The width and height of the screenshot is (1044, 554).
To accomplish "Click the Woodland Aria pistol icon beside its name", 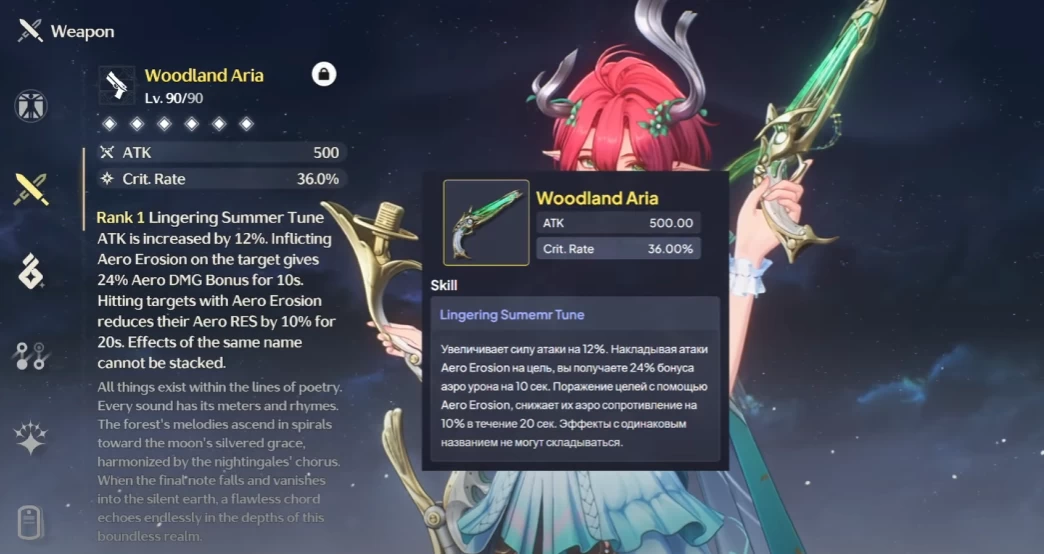I will pyautogui.click(x=117, y=85).
